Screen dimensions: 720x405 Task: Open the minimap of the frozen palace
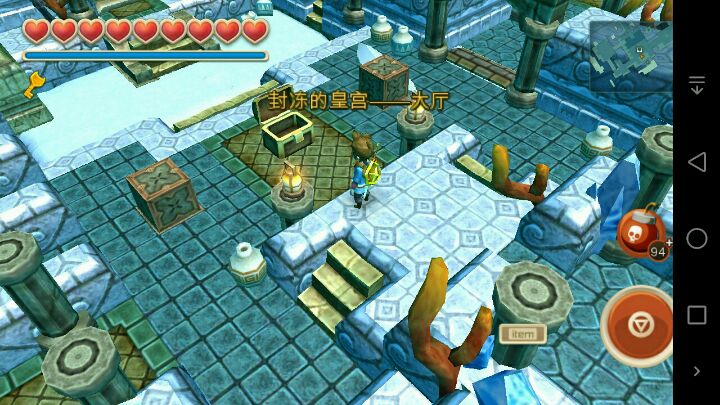(x=629, y=56)
